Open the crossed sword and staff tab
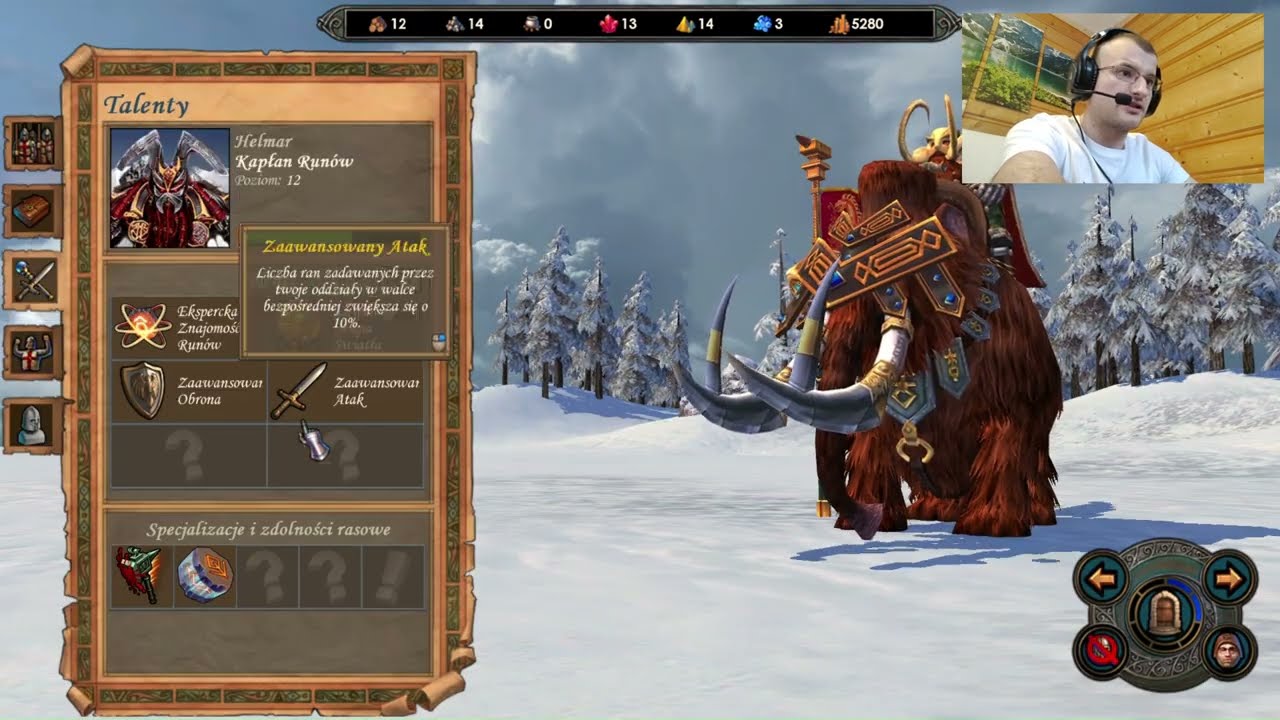Screen dimensions: 1280x720 (33, 279)
